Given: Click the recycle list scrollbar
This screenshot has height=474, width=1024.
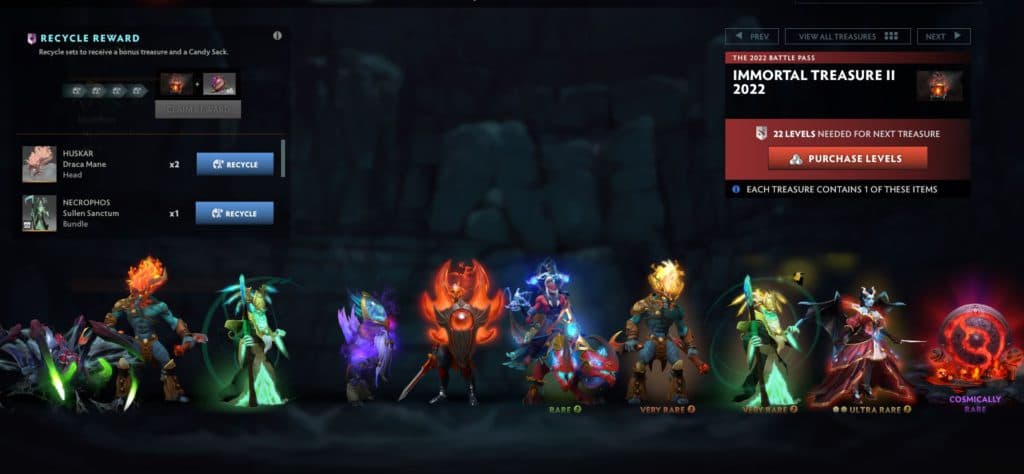Looking at the screenshot, I should tap(284, 158).
